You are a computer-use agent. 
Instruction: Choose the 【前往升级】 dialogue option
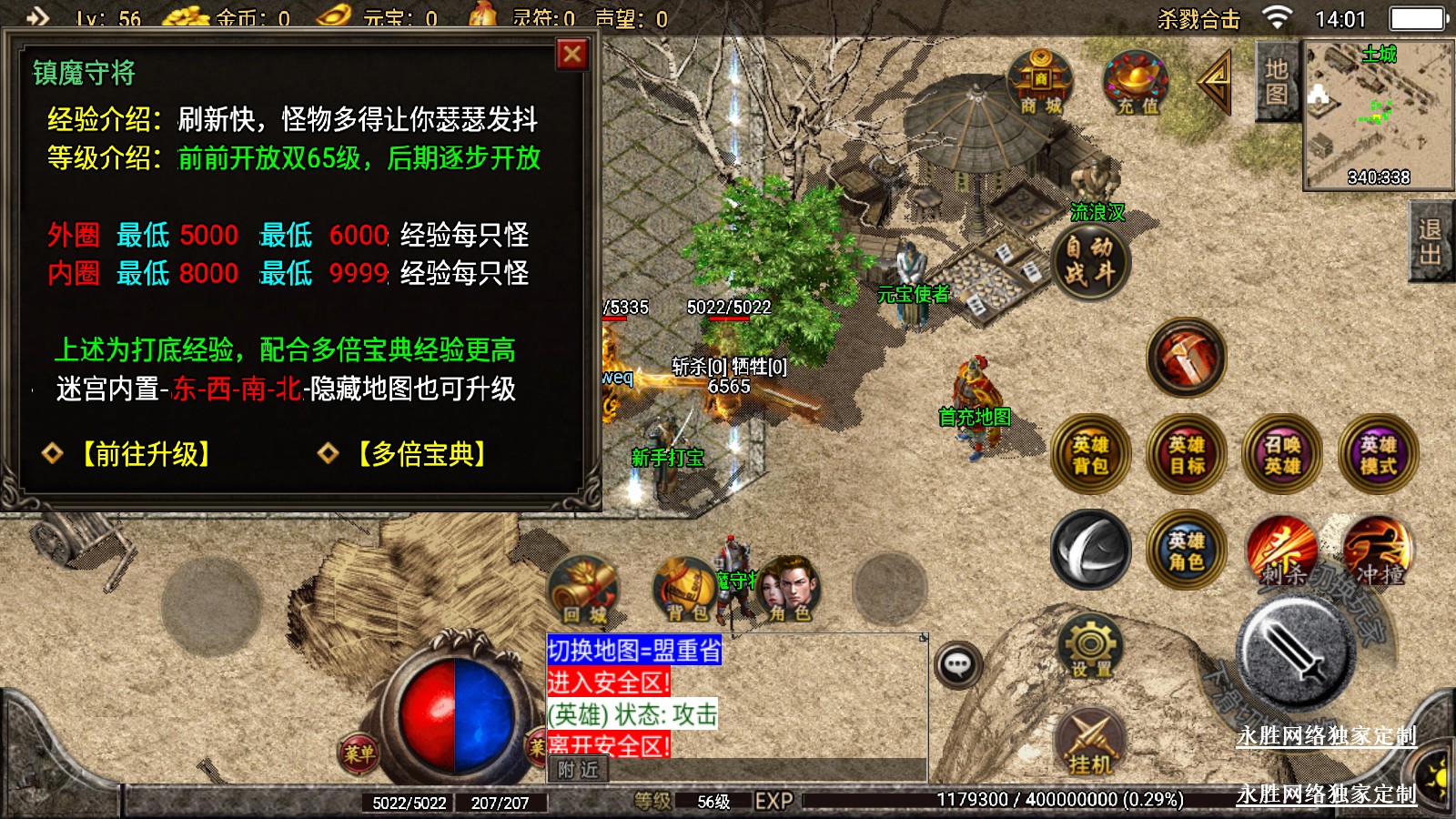pyautogui.click(x=146, y=453)
